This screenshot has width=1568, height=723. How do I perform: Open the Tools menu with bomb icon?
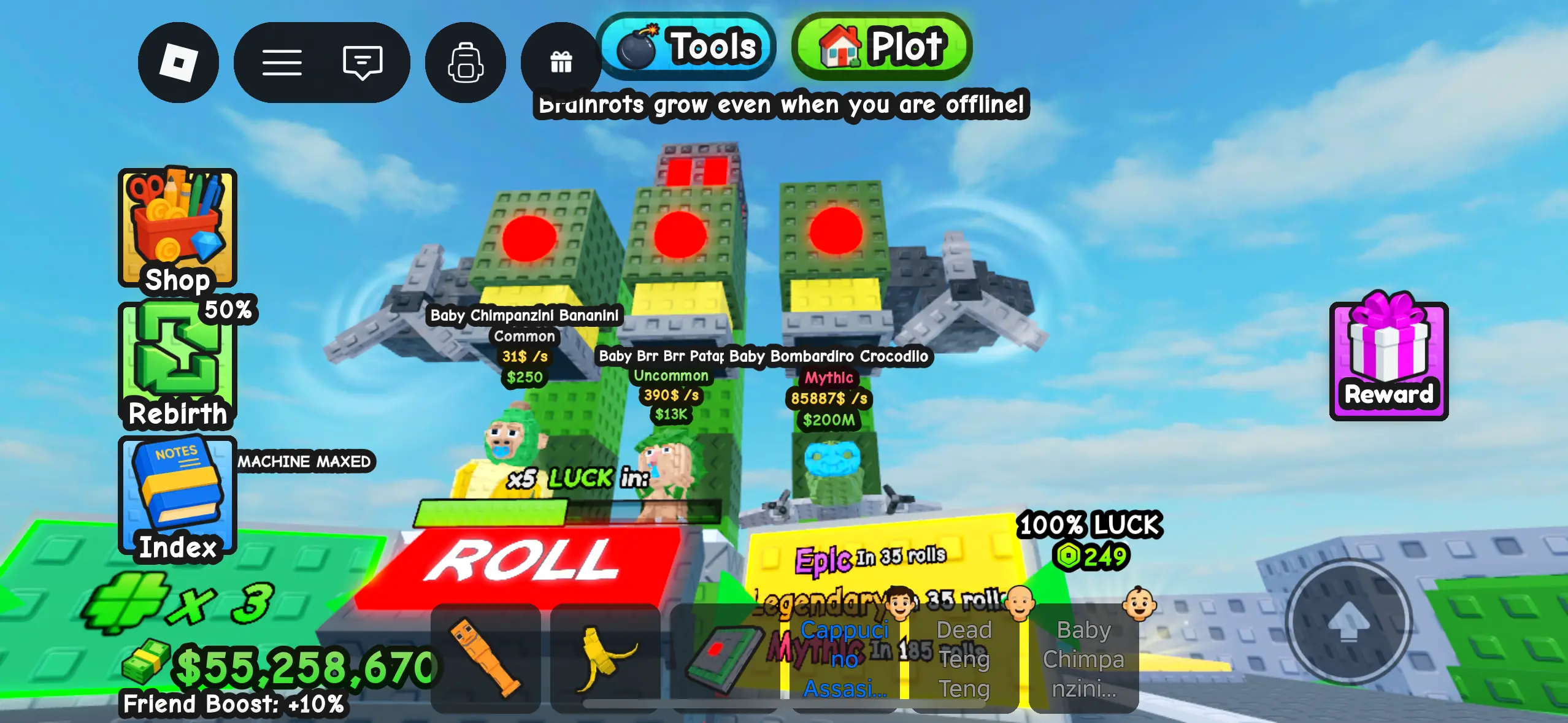click(686, 47)
